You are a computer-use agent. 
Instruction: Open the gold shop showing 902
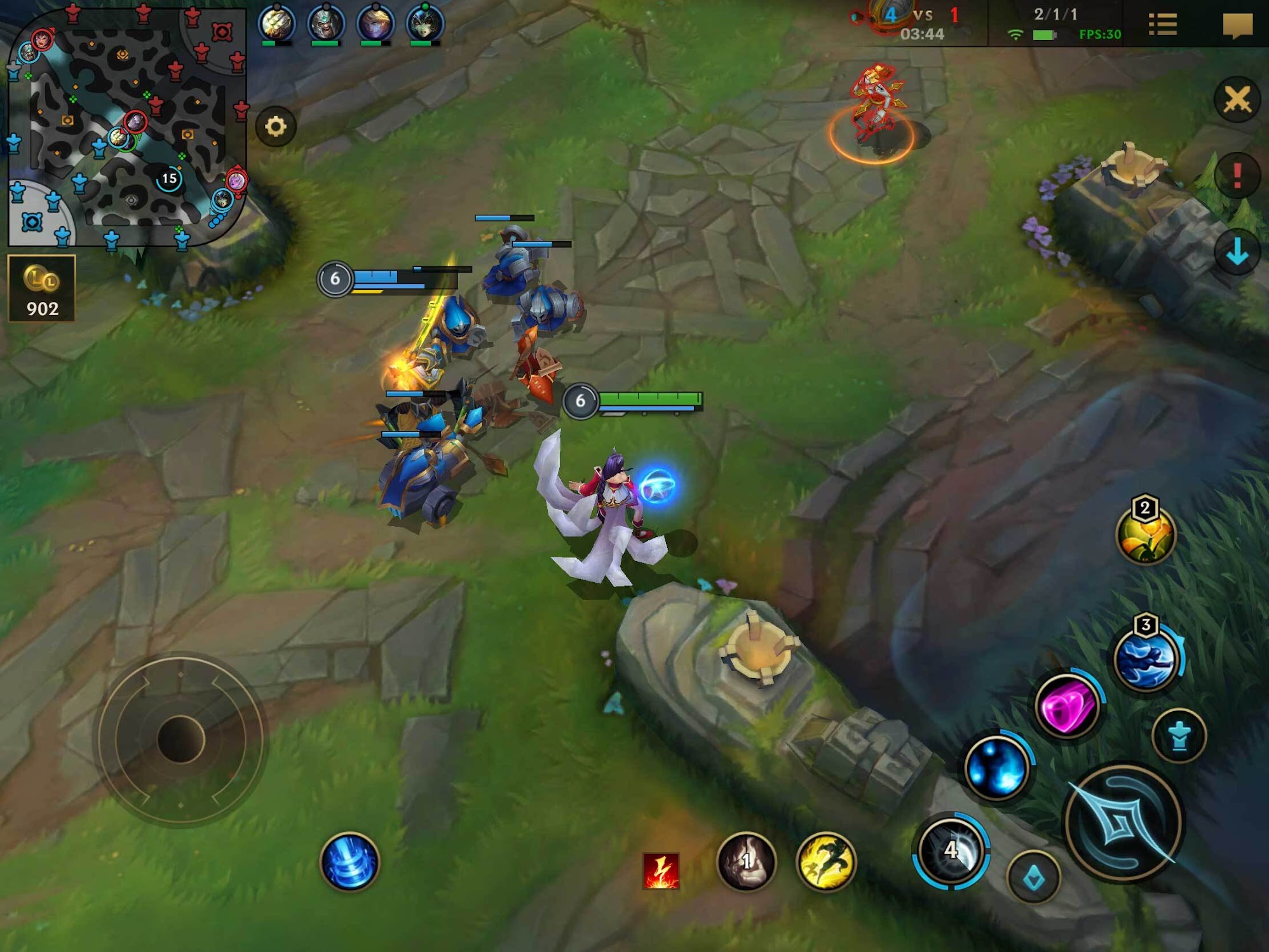click(42, 289)
